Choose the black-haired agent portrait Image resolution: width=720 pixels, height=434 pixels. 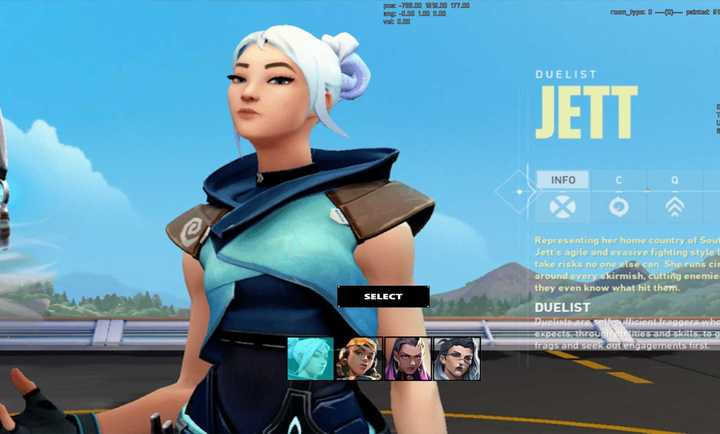(x=456, y=358)
